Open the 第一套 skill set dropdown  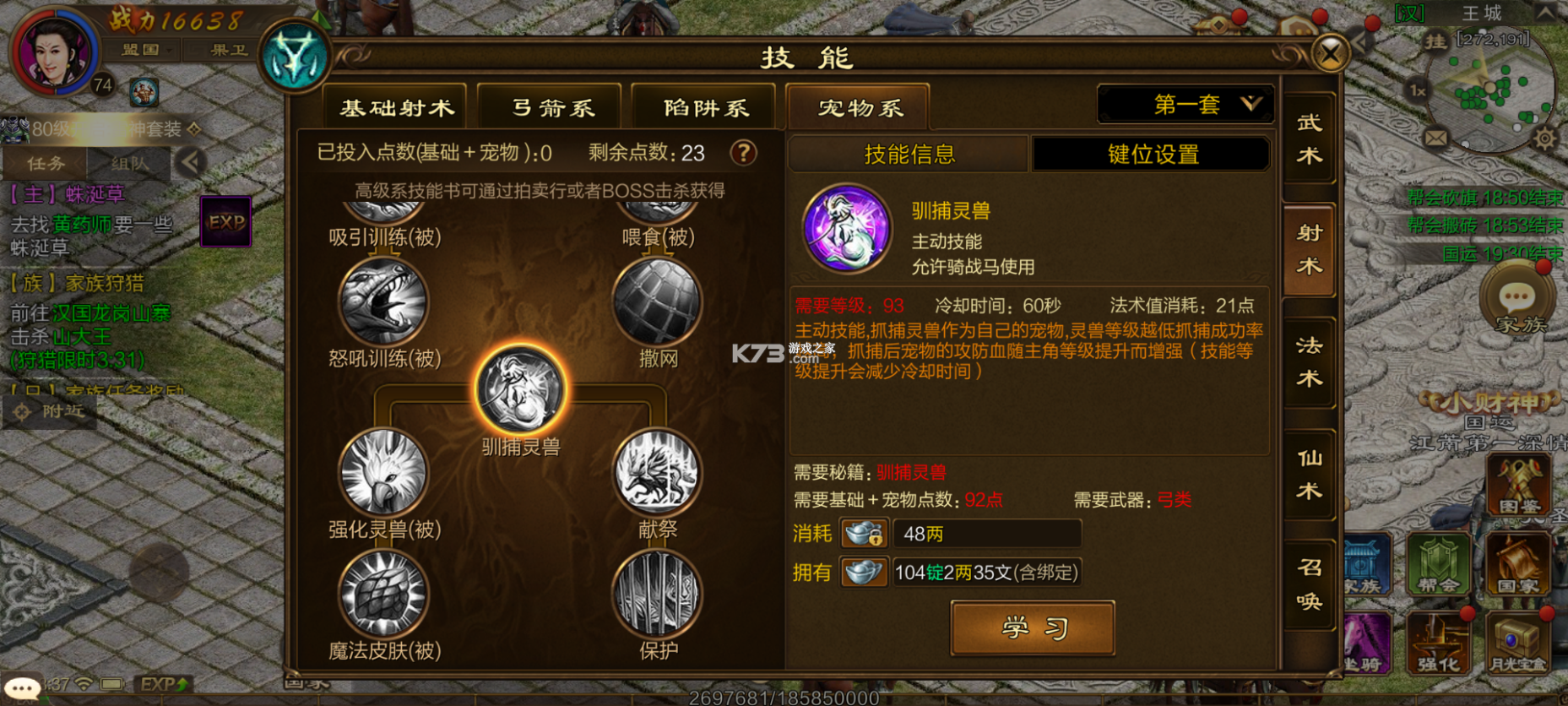point(1185,103)
